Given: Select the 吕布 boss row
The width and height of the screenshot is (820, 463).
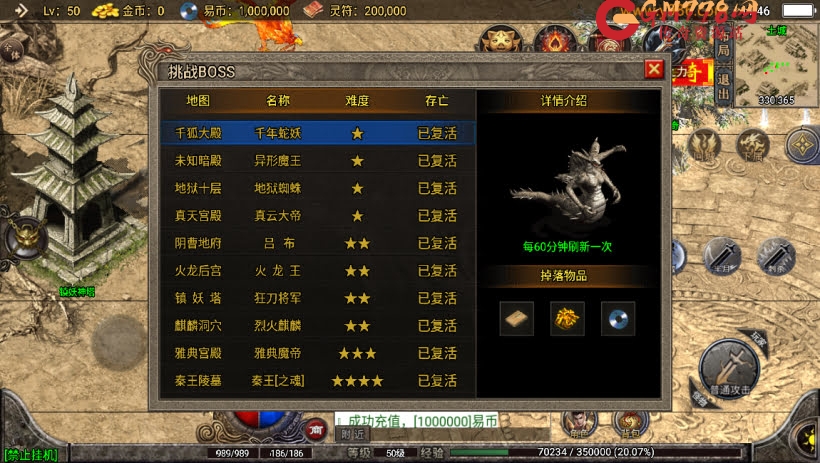Looking at the screenshot, I should [x=317, y=243].
